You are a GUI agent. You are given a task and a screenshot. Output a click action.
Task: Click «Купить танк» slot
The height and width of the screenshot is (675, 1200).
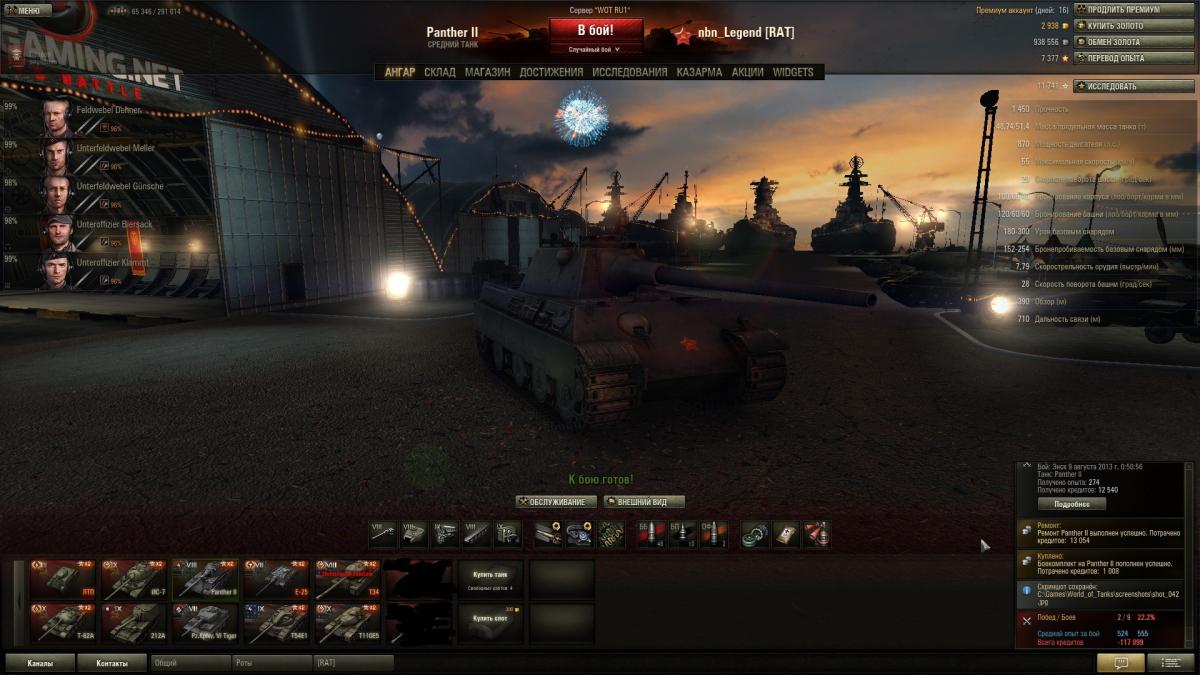(x=490, y=576)
